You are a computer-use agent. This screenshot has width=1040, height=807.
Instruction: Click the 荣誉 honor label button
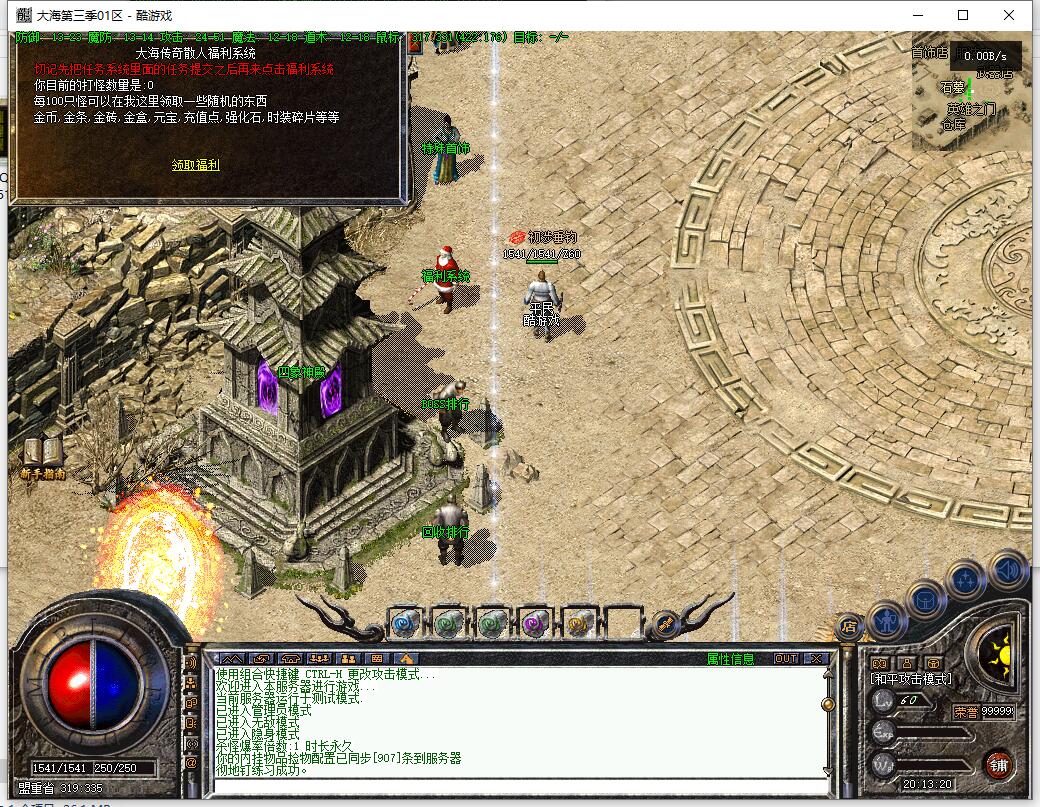point(964,712)
